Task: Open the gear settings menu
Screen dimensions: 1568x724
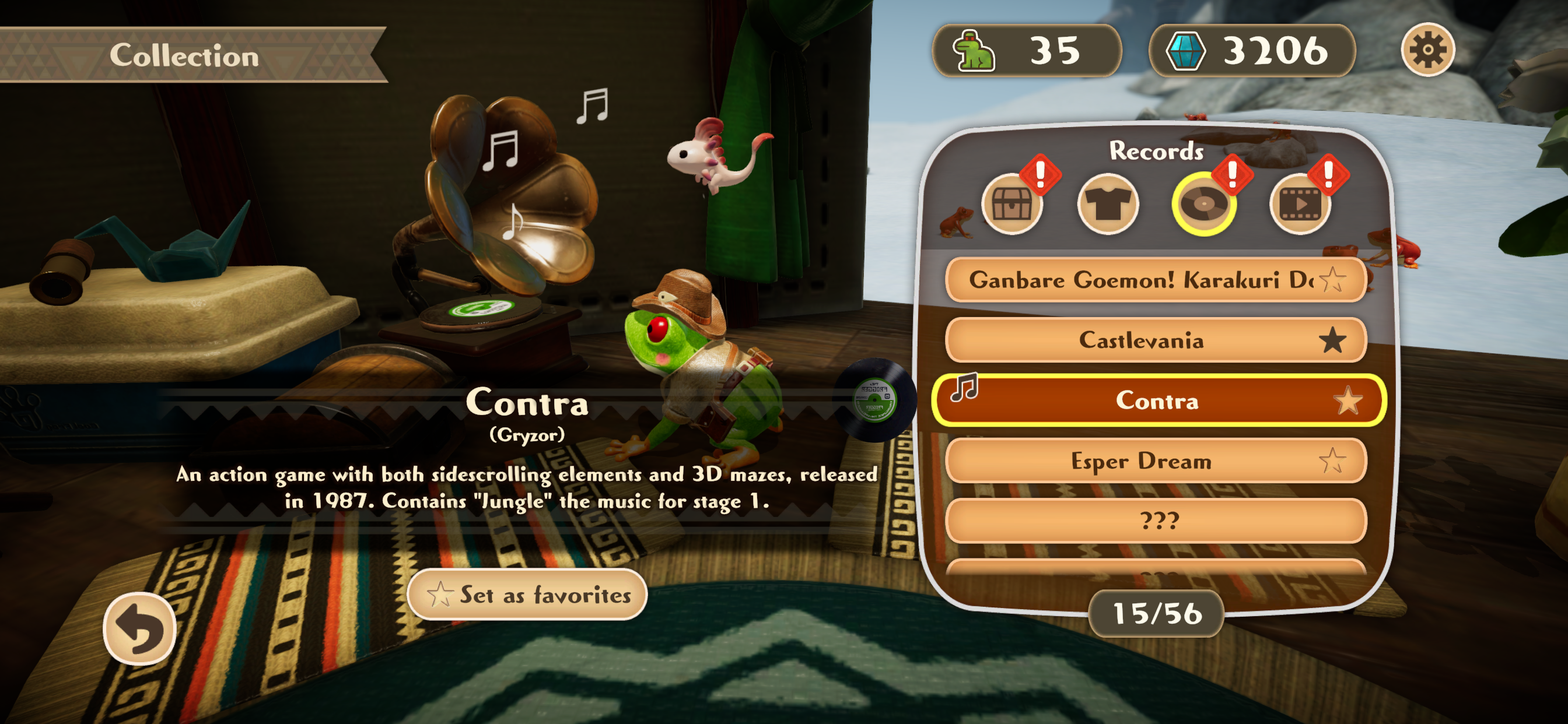Action: click(1427, 50)
